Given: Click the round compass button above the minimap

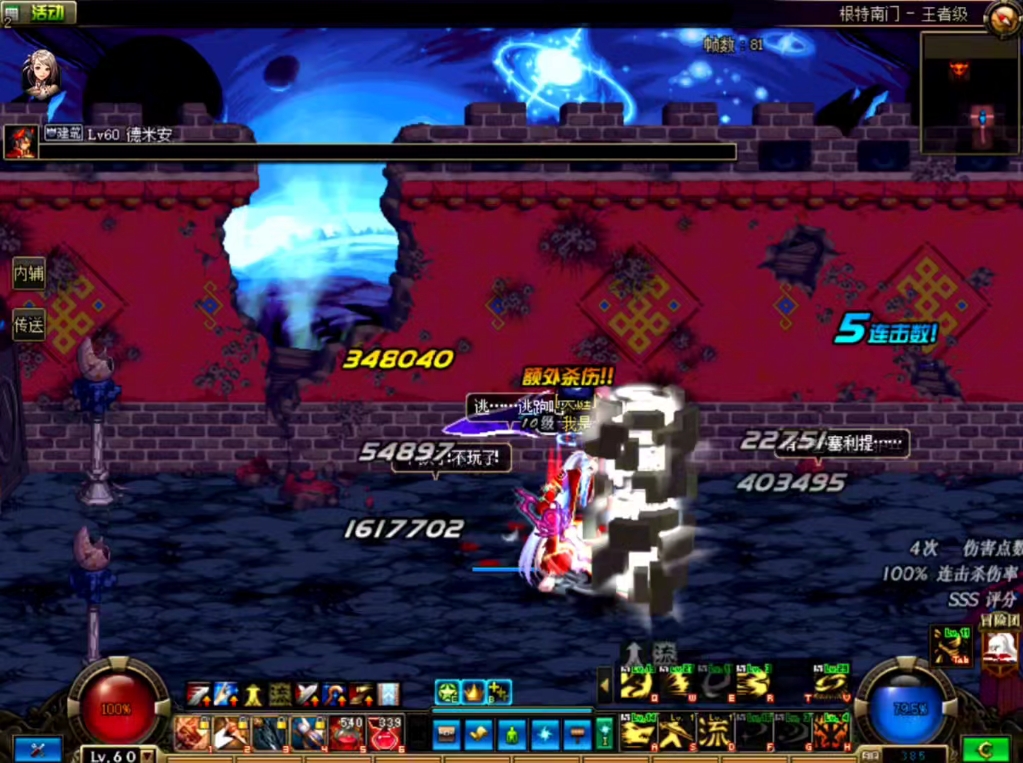Looking at the screenshot, I should pos(1001,17).
